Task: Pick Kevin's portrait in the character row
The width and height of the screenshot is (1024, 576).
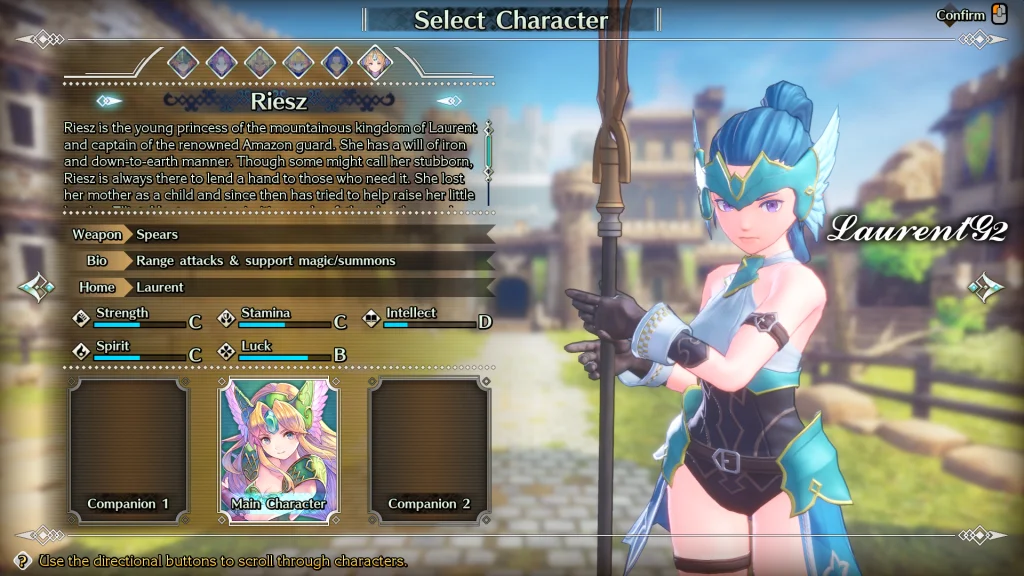Action: pyautogui.click(x=260, y=63)
